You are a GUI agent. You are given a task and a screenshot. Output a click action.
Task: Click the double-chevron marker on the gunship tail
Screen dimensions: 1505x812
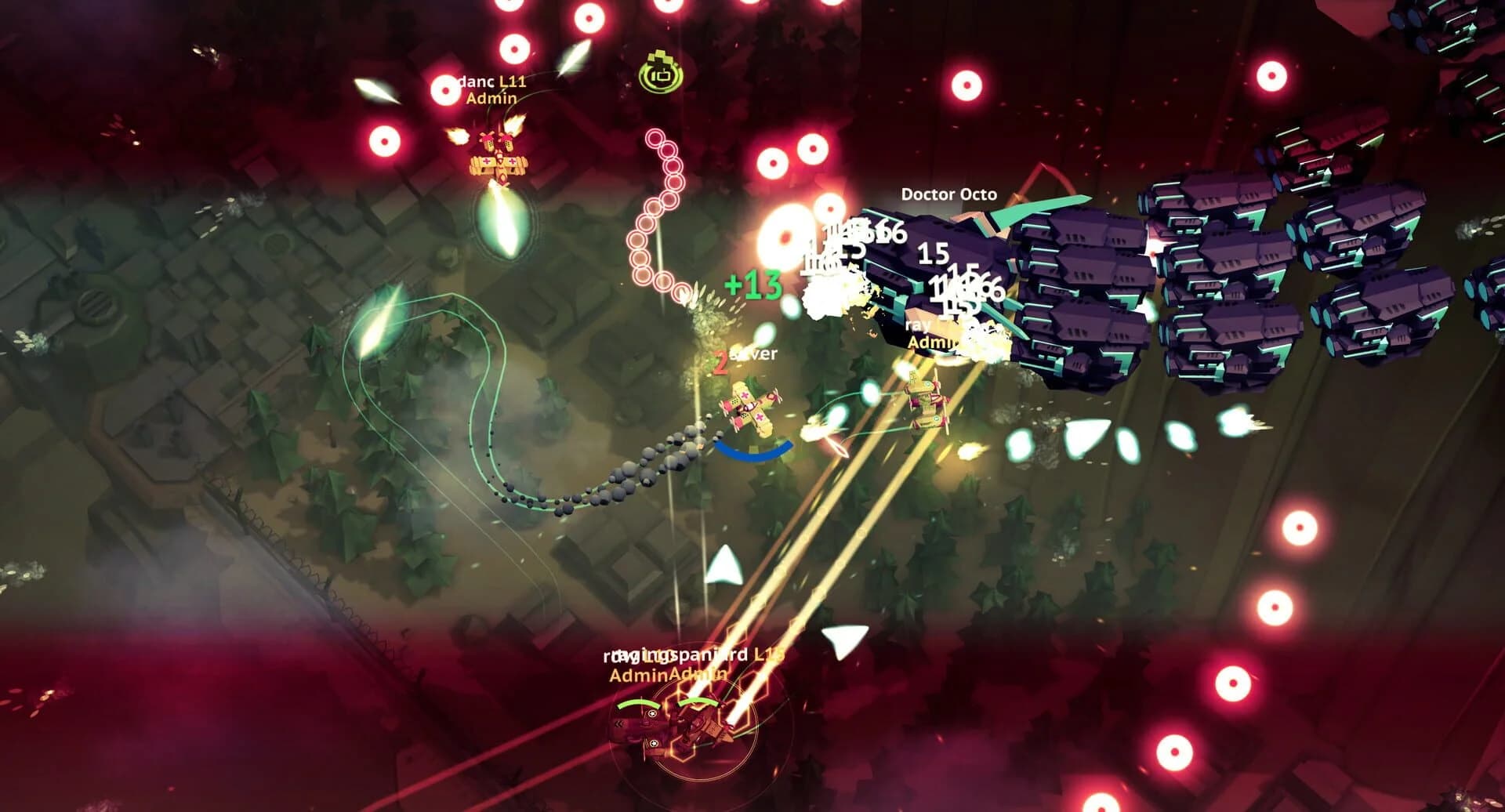618,723
